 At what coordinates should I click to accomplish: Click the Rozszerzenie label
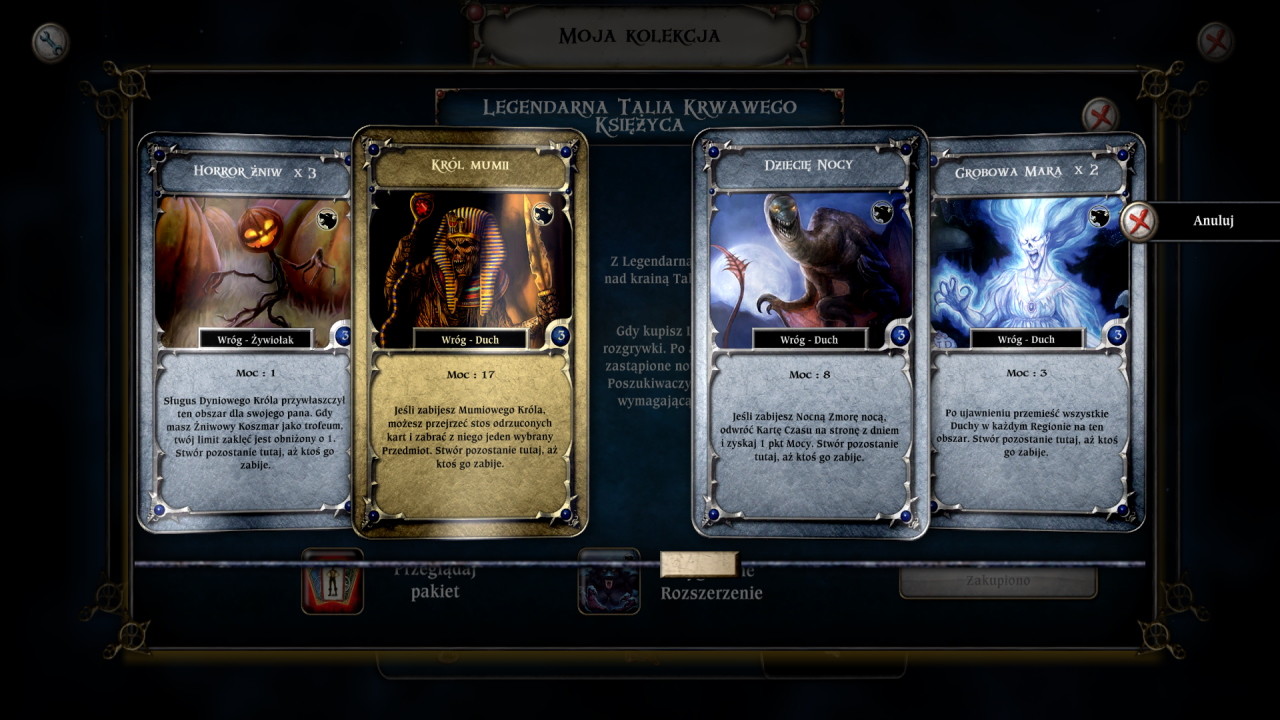713,592
